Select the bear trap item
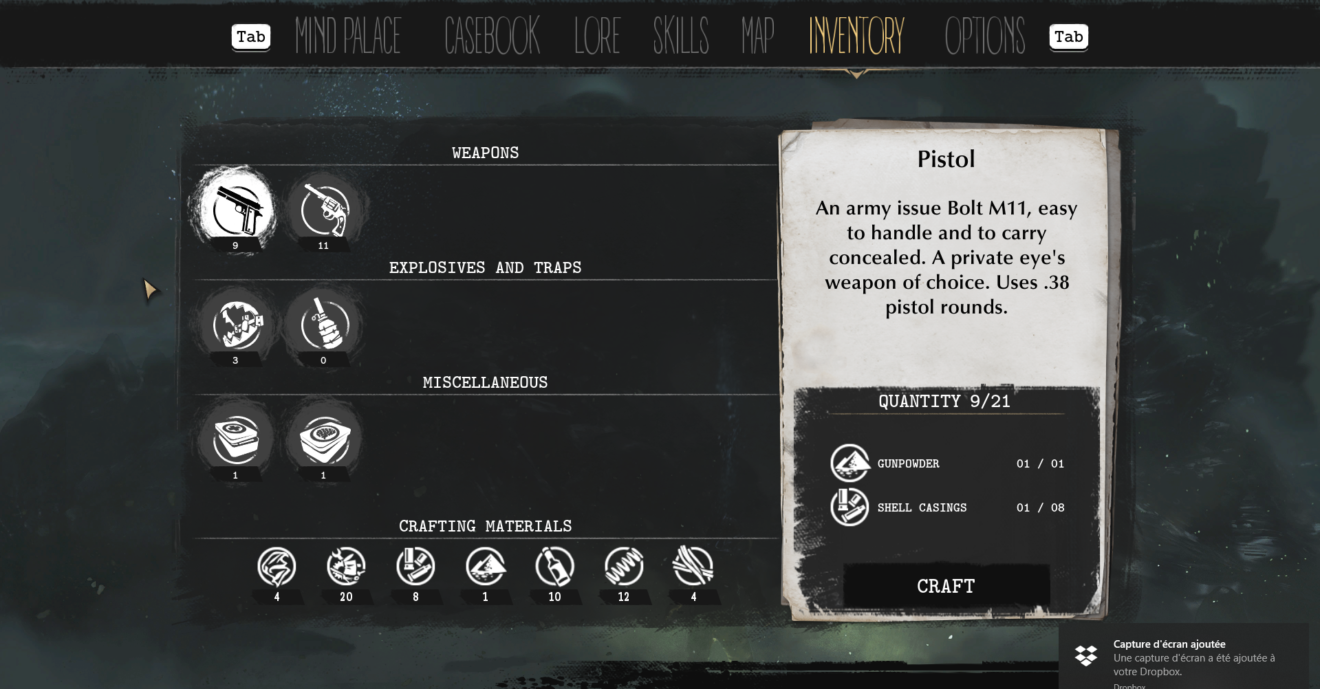This screenshot has width=1320, height=689. point(236,324)
